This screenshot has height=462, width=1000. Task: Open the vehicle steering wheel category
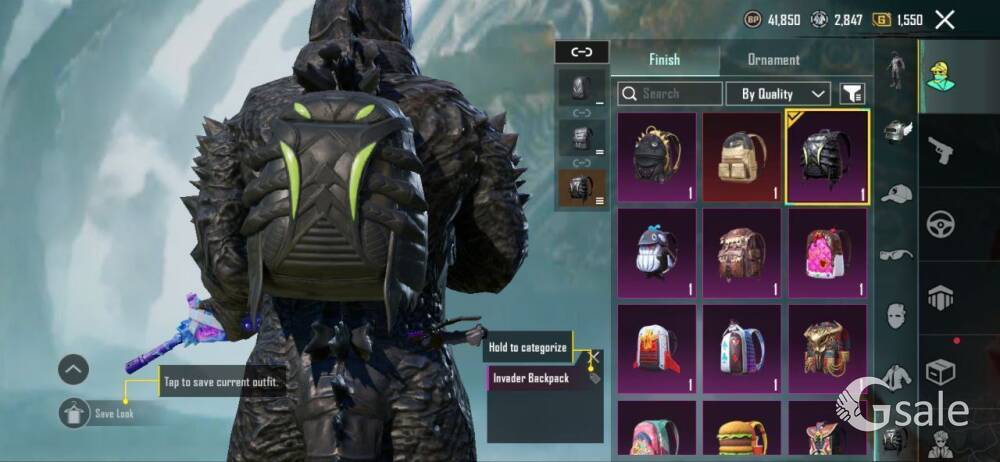pyautogui.click(x=940, y=224)
